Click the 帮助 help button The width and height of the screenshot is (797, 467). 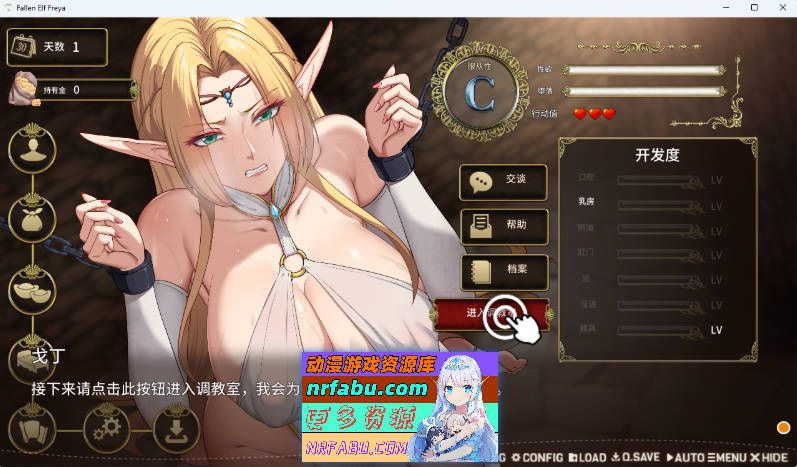[503, 226]
